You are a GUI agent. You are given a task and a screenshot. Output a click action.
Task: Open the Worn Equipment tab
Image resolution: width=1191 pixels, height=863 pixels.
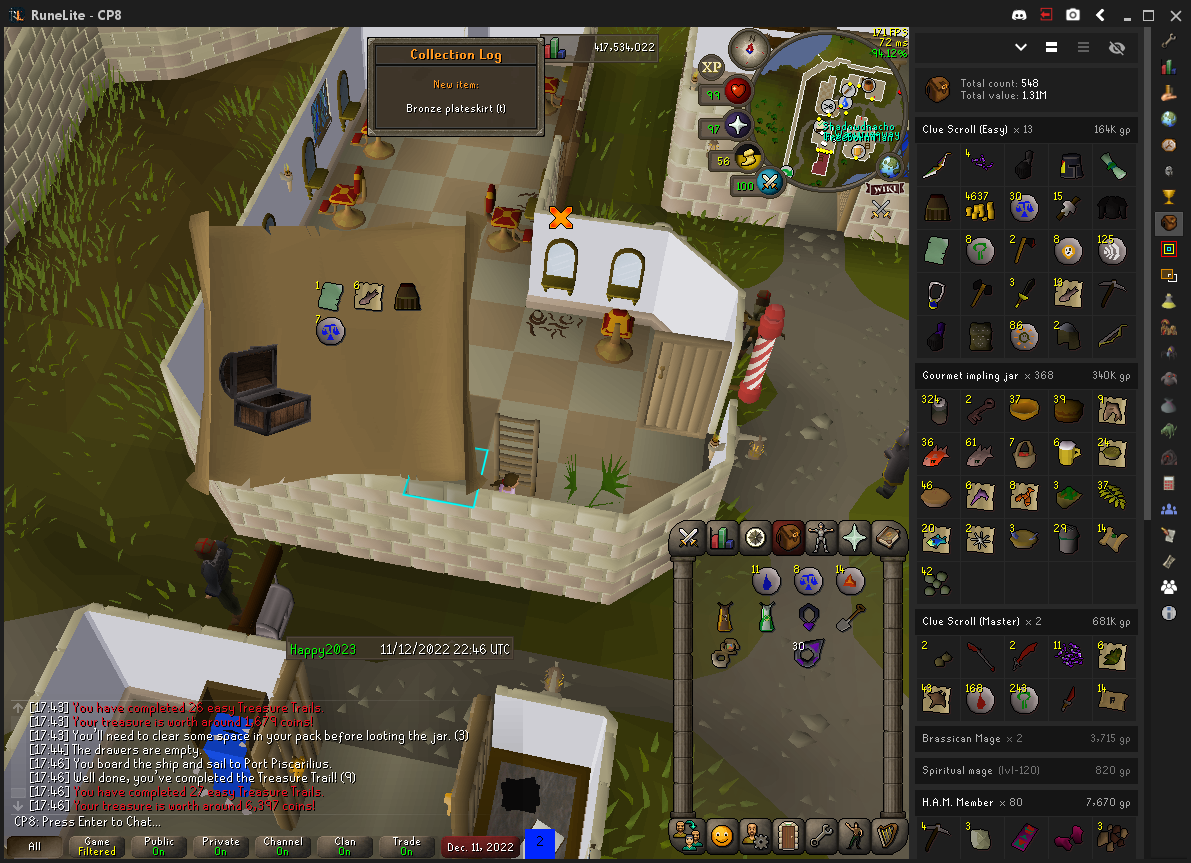(822, 538)
